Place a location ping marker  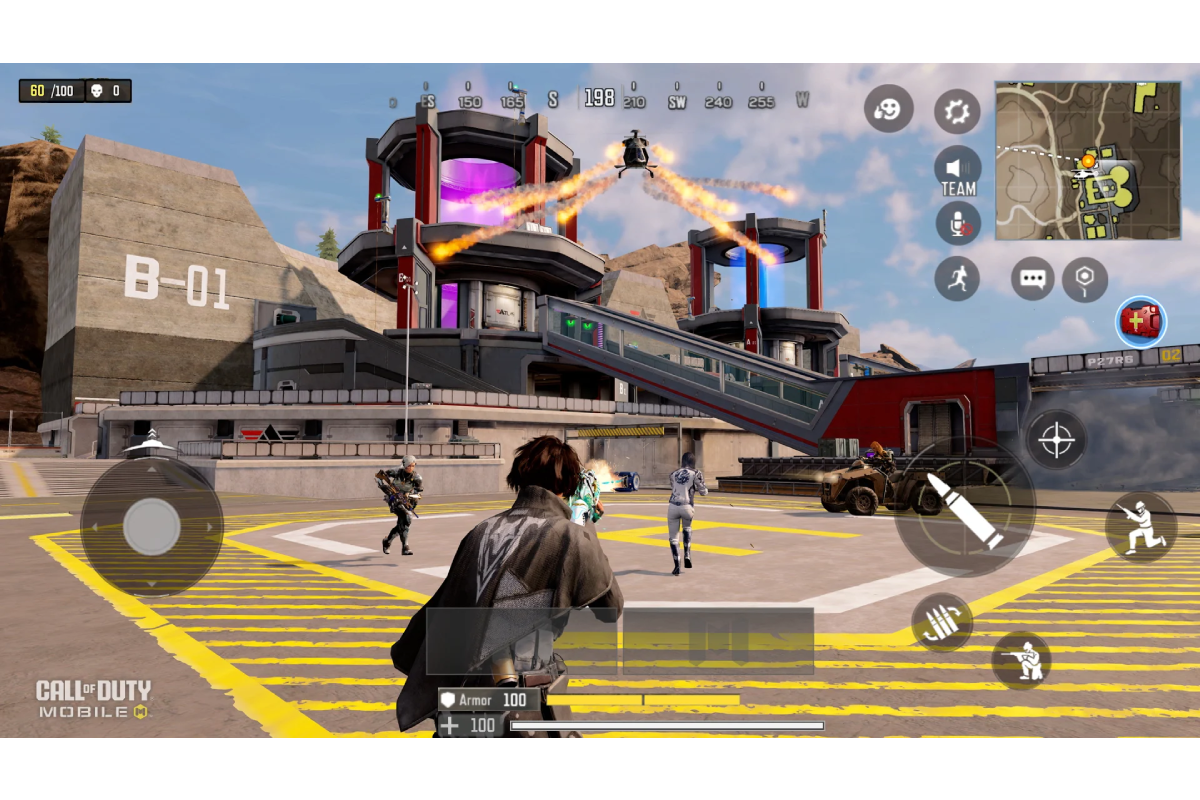click(1084, 278)
